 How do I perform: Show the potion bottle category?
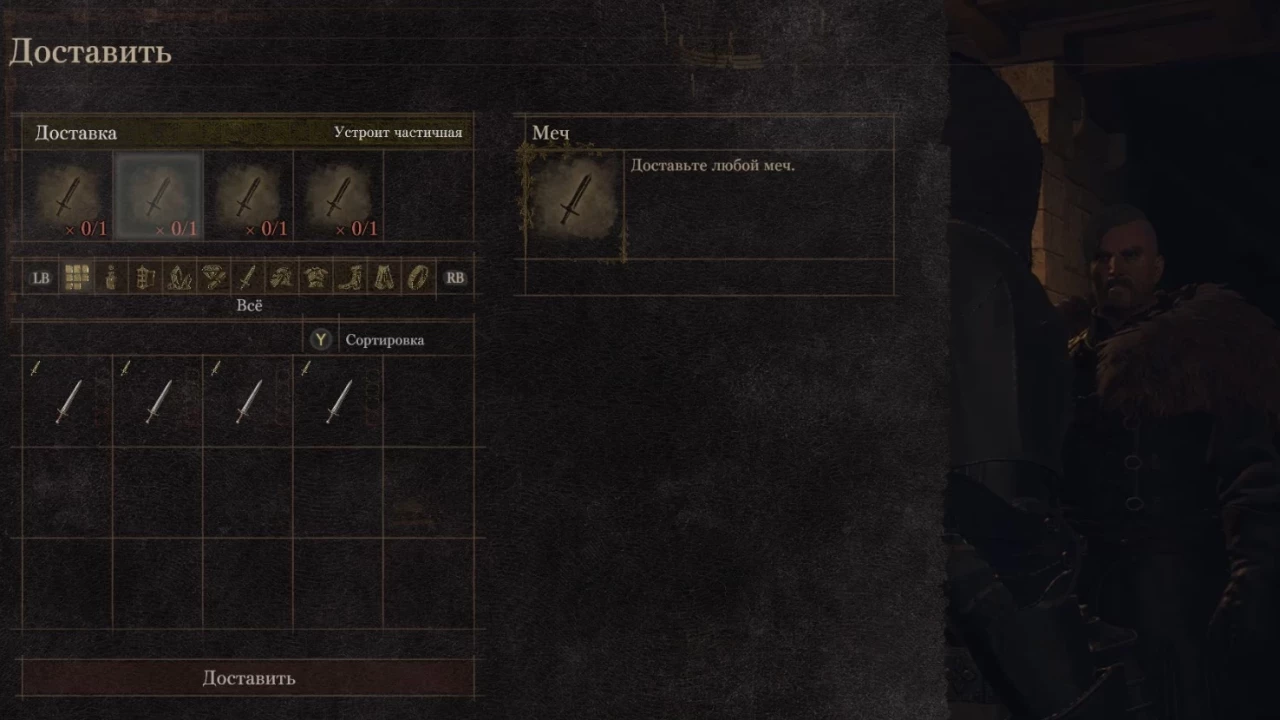point(111,278)
